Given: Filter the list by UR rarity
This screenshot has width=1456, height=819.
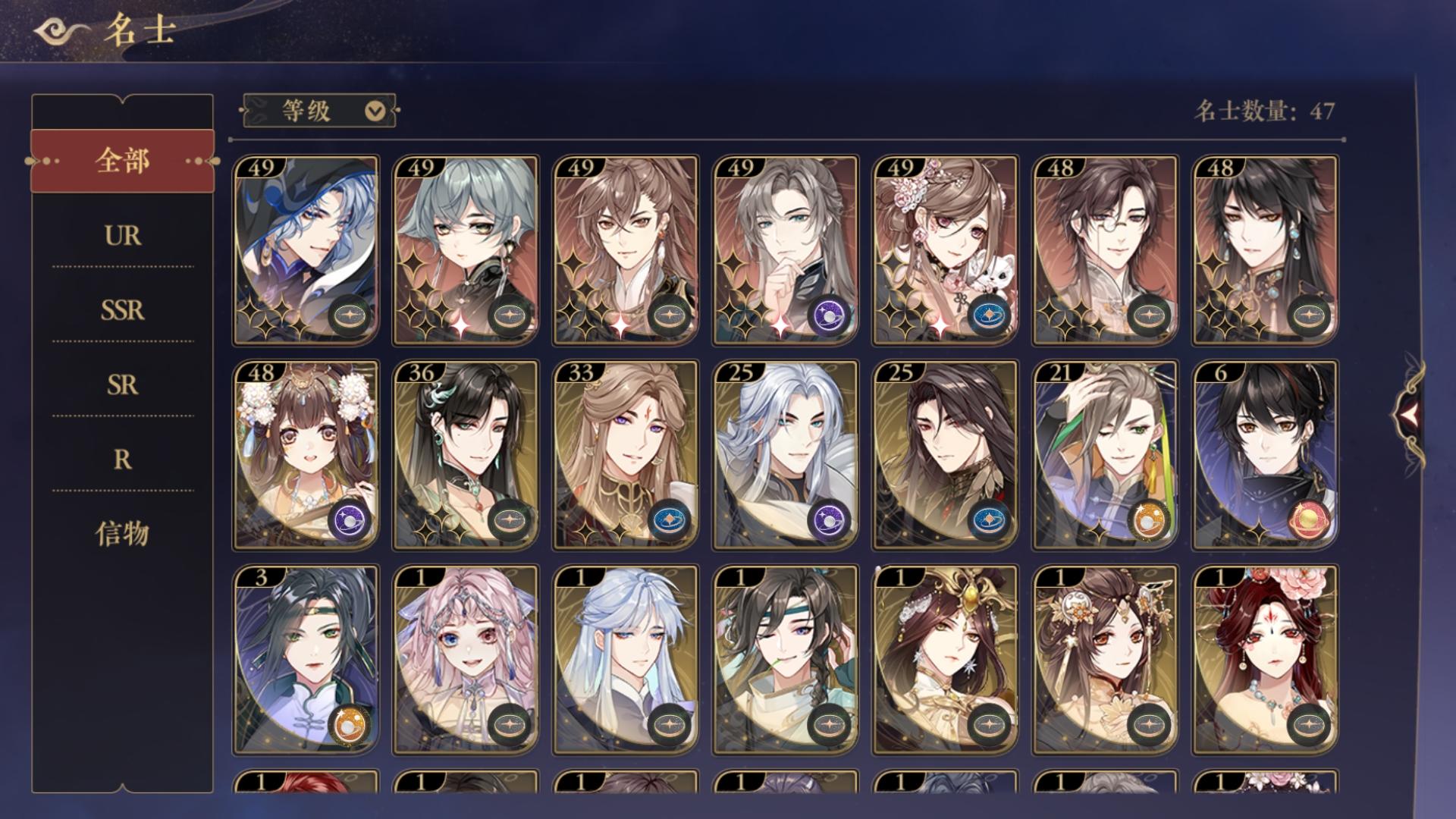Looking at the screenshot, I should (x=124, y=236).
